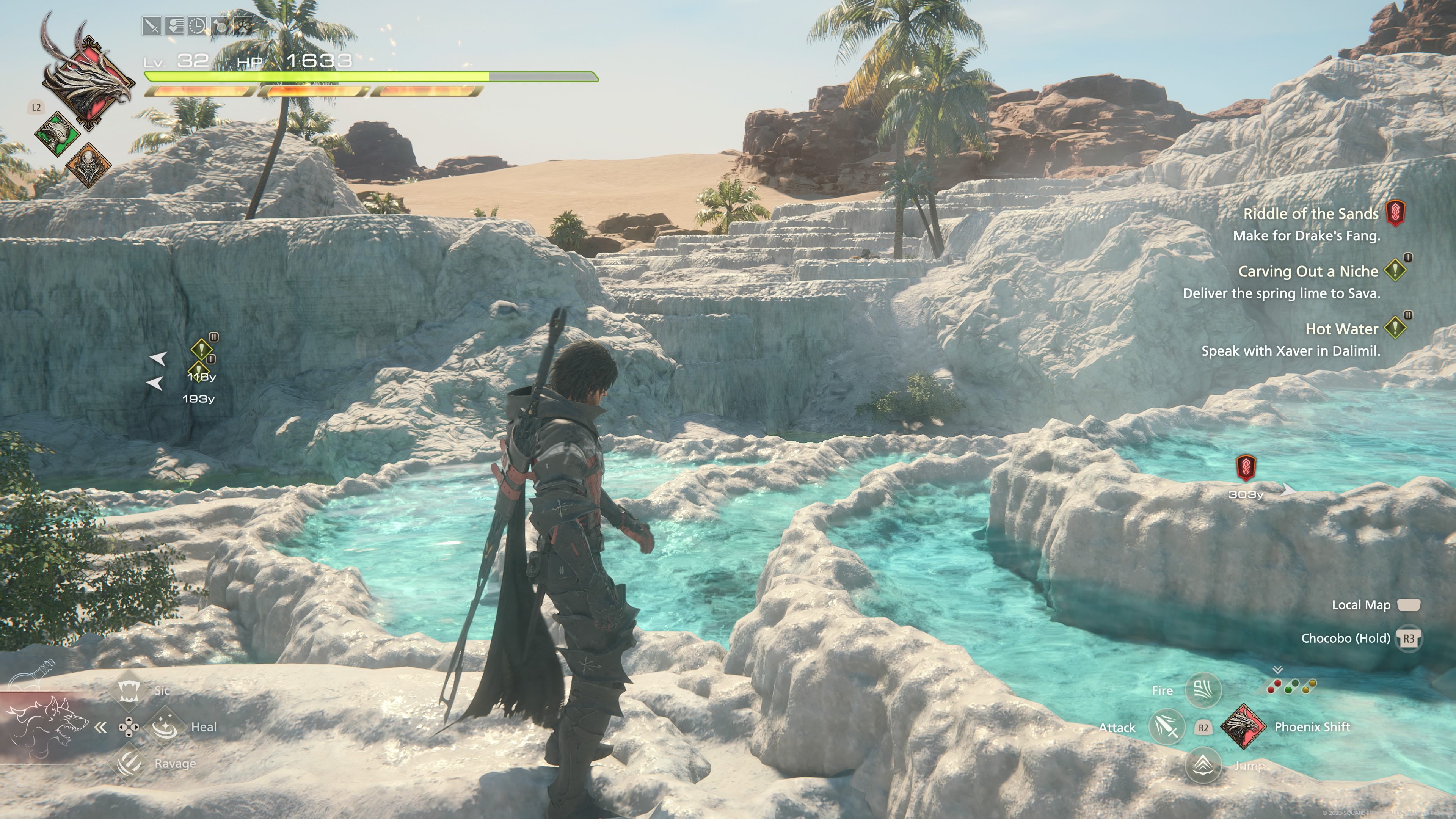The height and width of the screenshot is (819, 1456).
Task: Activate the Attack sword icon
Action: click(x=1167, y=727)
